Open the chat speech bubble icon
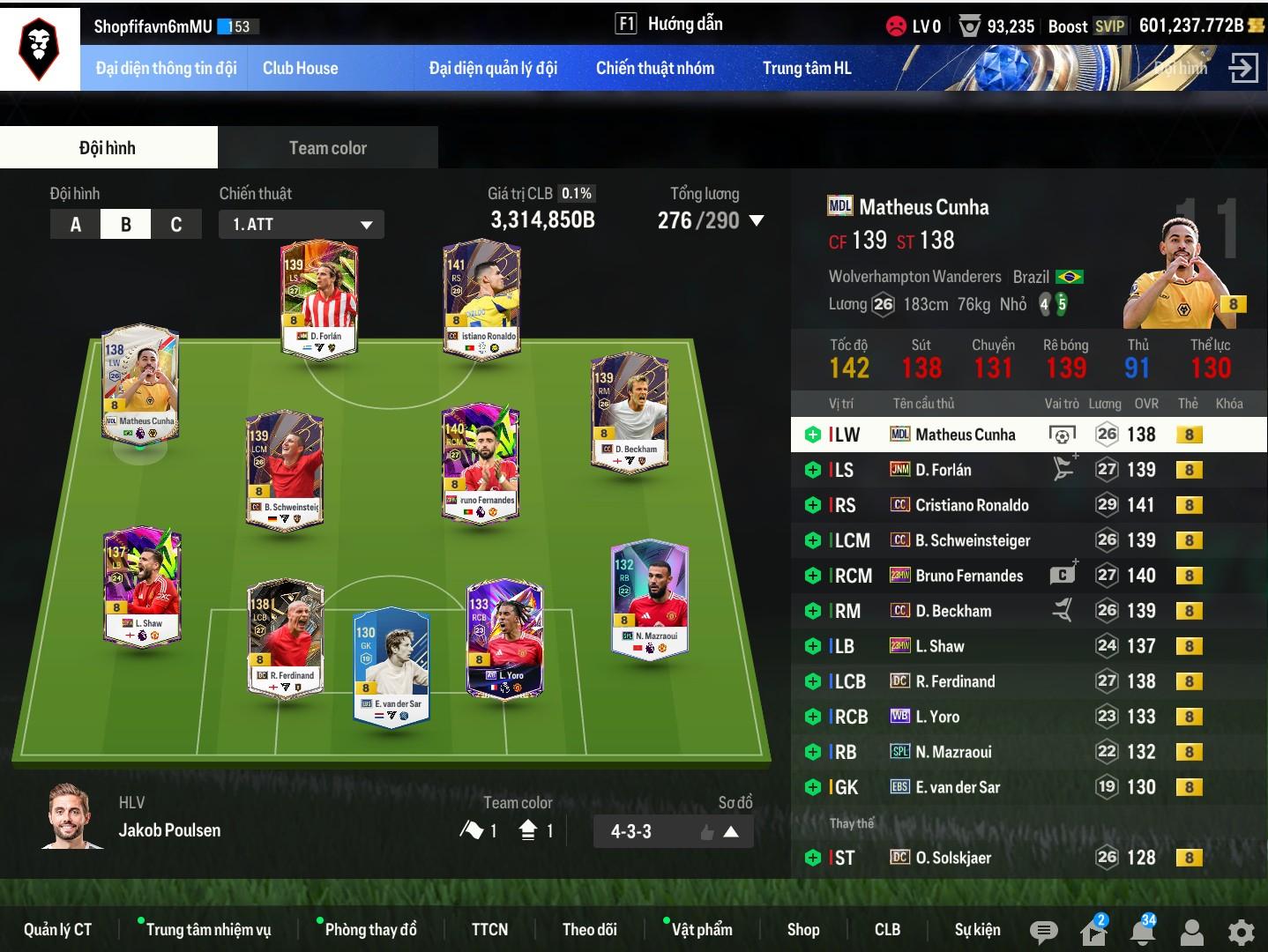This screenshot has width=1268, height=952. coord(1043,931)
